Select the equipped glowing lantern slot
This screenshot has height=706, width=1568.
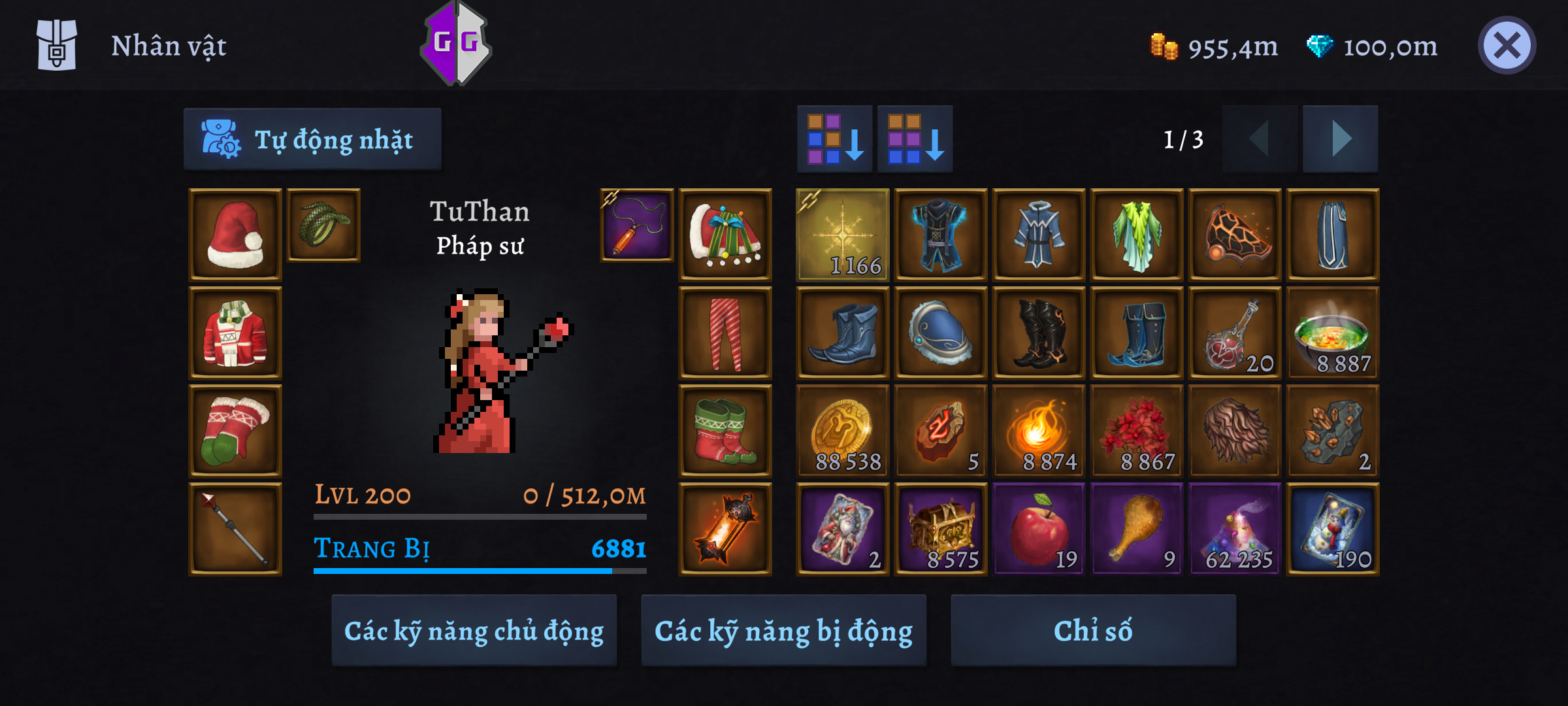coord(725,529)
